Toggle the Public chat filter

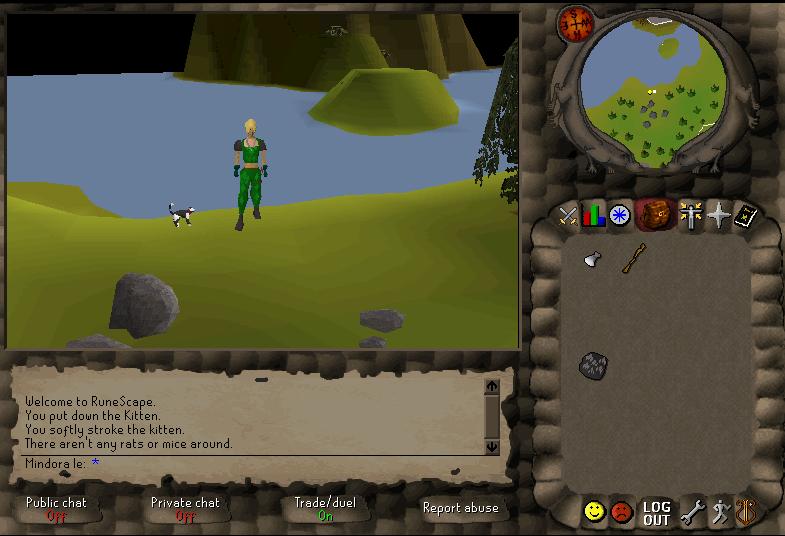pyautogui.click(x=56, y=509)
